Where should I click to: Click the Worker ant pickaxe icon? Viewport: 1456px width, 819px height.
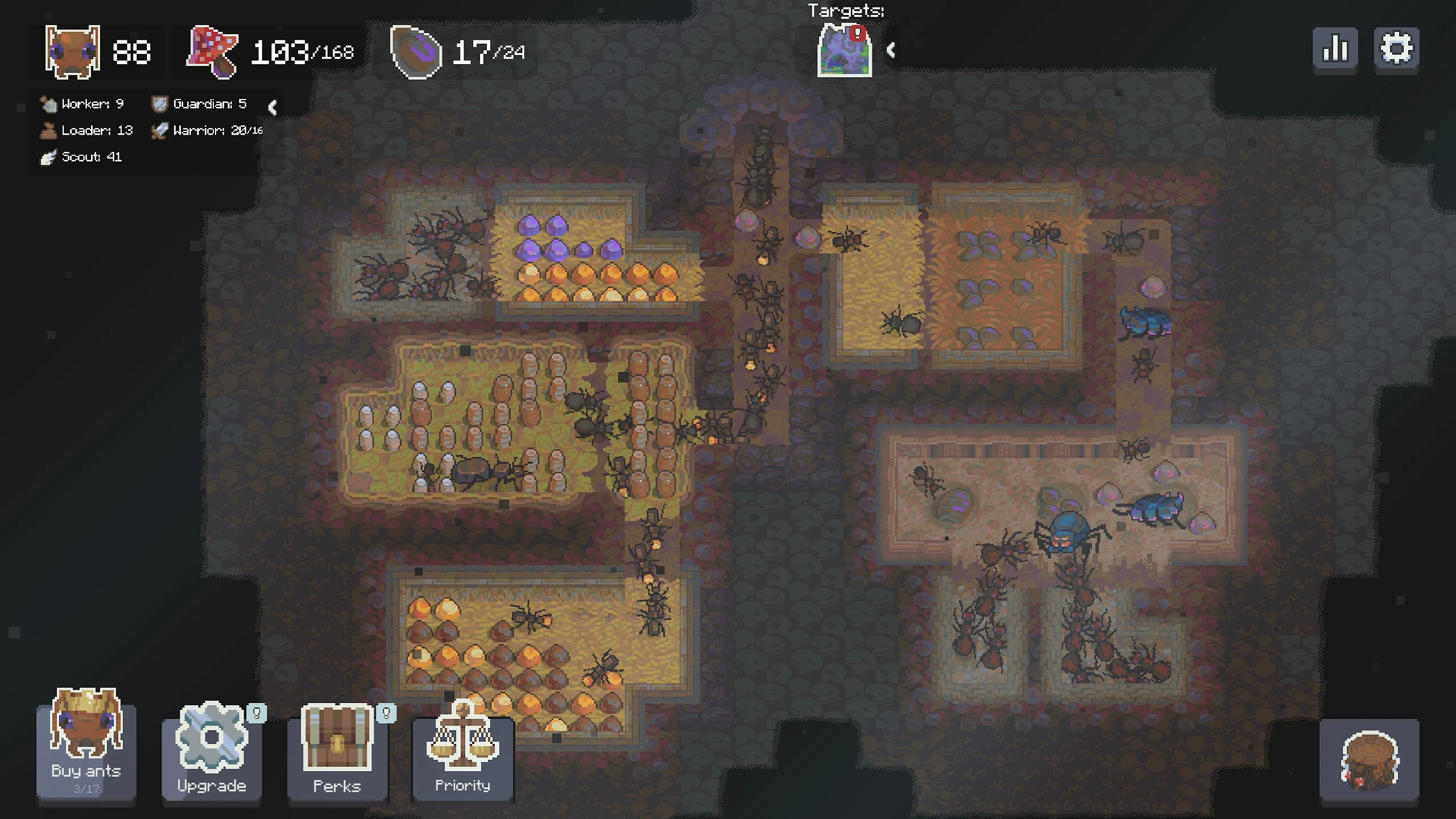[x=48, y=103]
